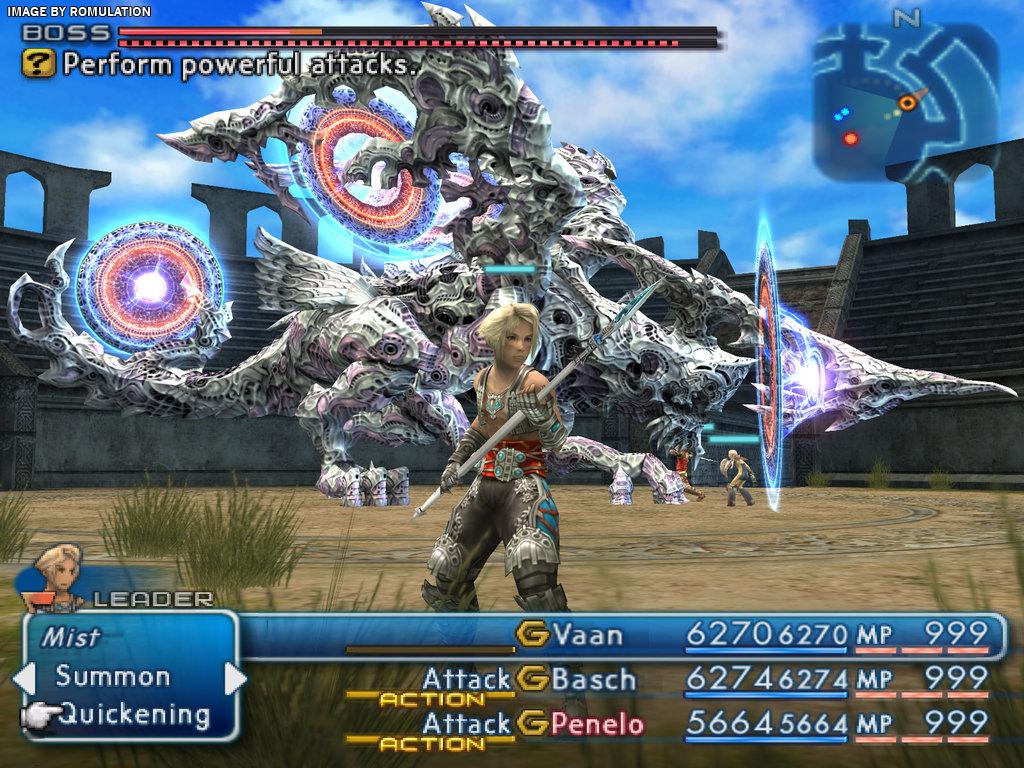Click the yellow question mark hint icon
The height and width of the screenshot is (768, 1024).
[38, 65]
